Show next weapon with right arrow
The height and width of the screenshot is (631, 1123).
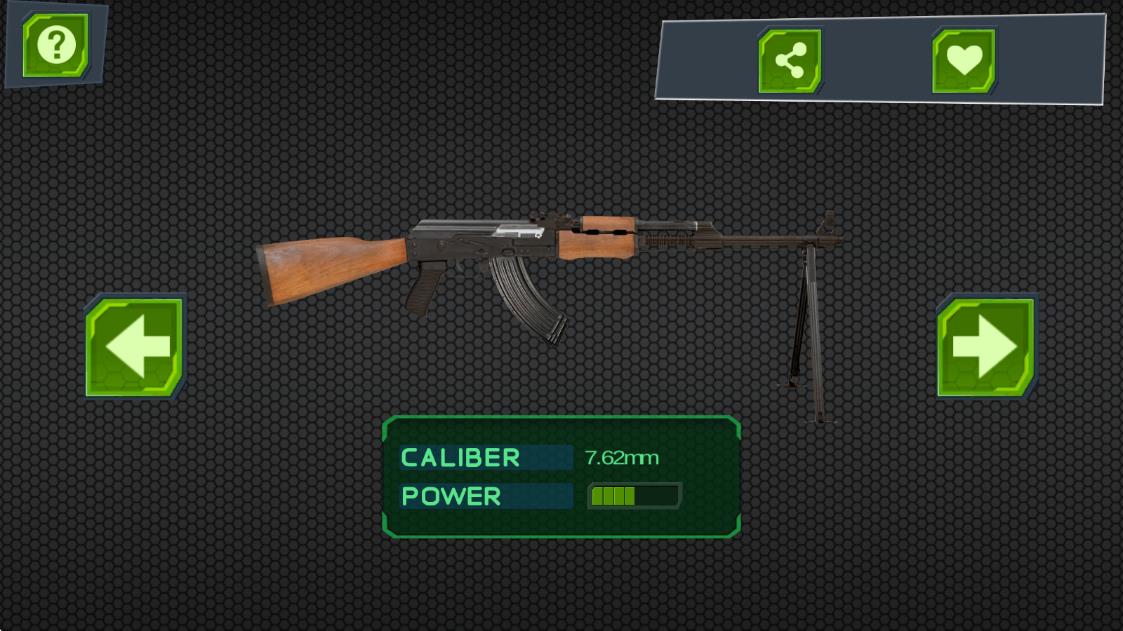[986, 346]
